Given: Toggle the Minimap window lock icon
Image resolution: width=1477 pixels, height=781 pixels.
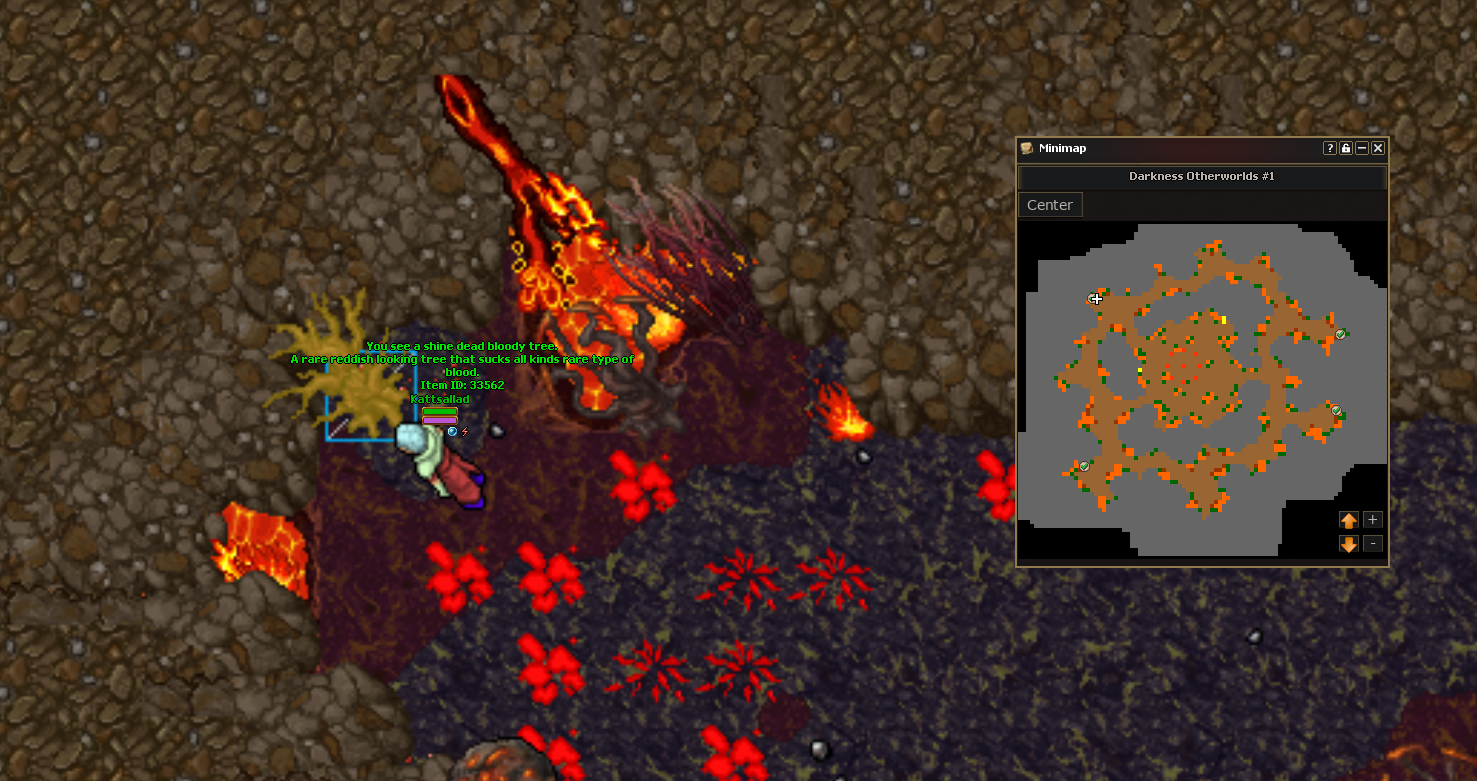Looking at the screenshot, I should tap(1346, 148).
